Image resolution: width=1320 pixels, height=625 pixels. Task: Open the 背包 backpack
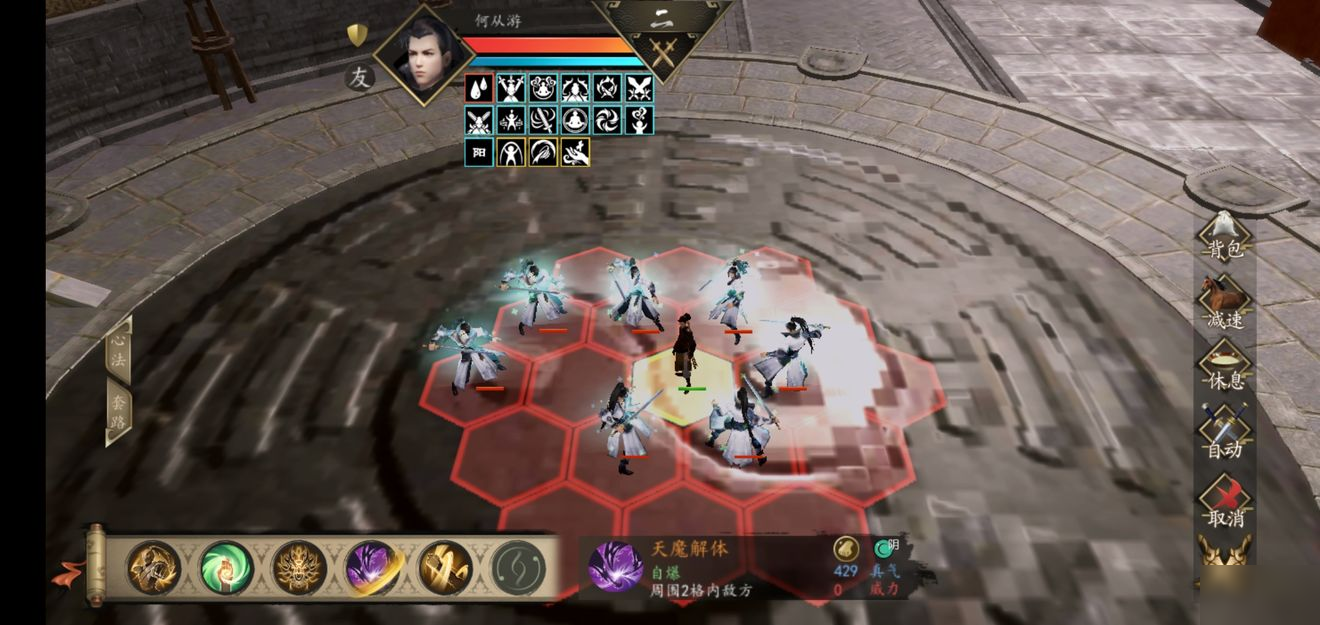point(1225,238)
